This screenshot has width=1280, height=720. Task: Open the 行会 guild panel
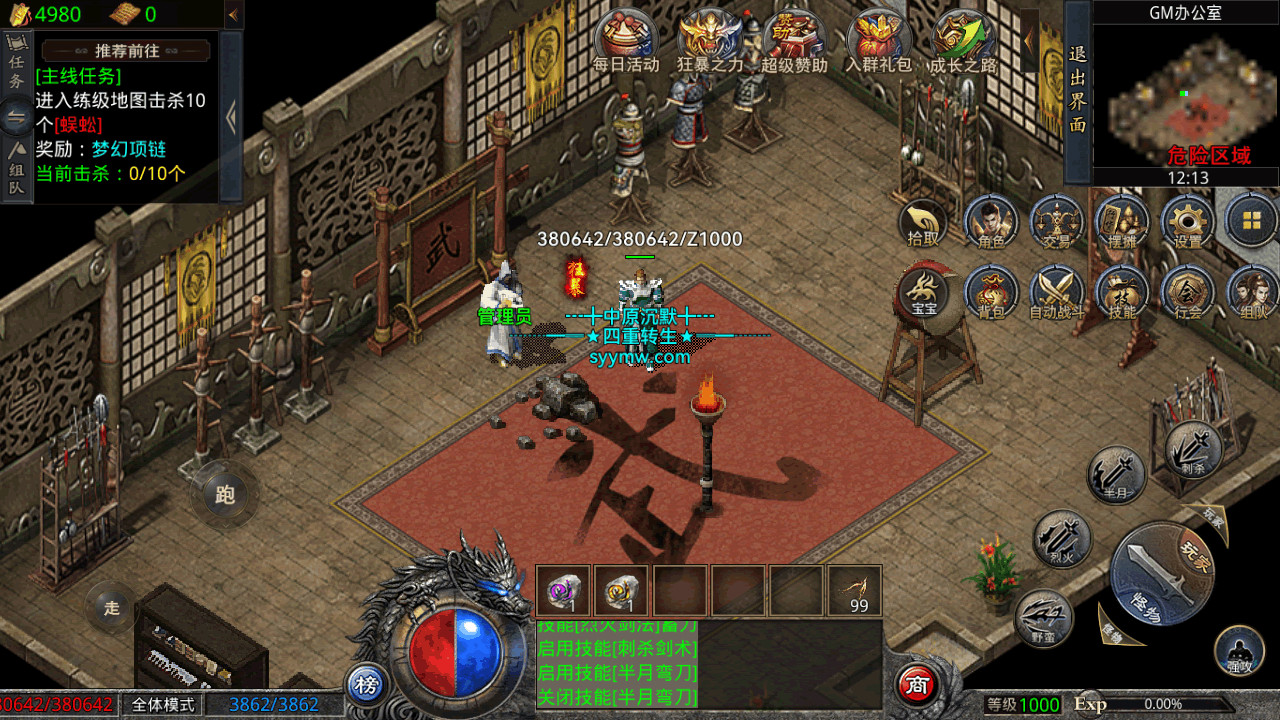(1188, 291)
